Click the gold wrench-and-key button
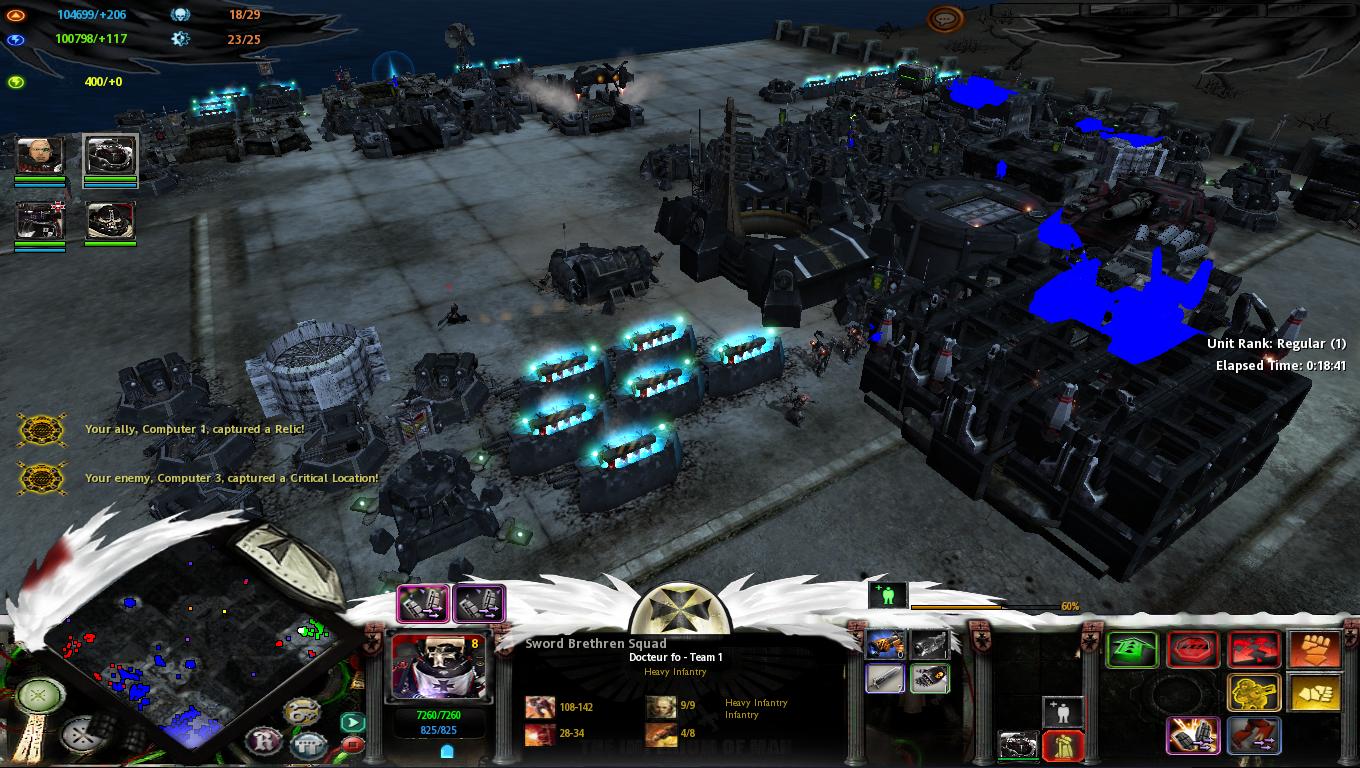The image size is (1360, 768). (301, 711)
